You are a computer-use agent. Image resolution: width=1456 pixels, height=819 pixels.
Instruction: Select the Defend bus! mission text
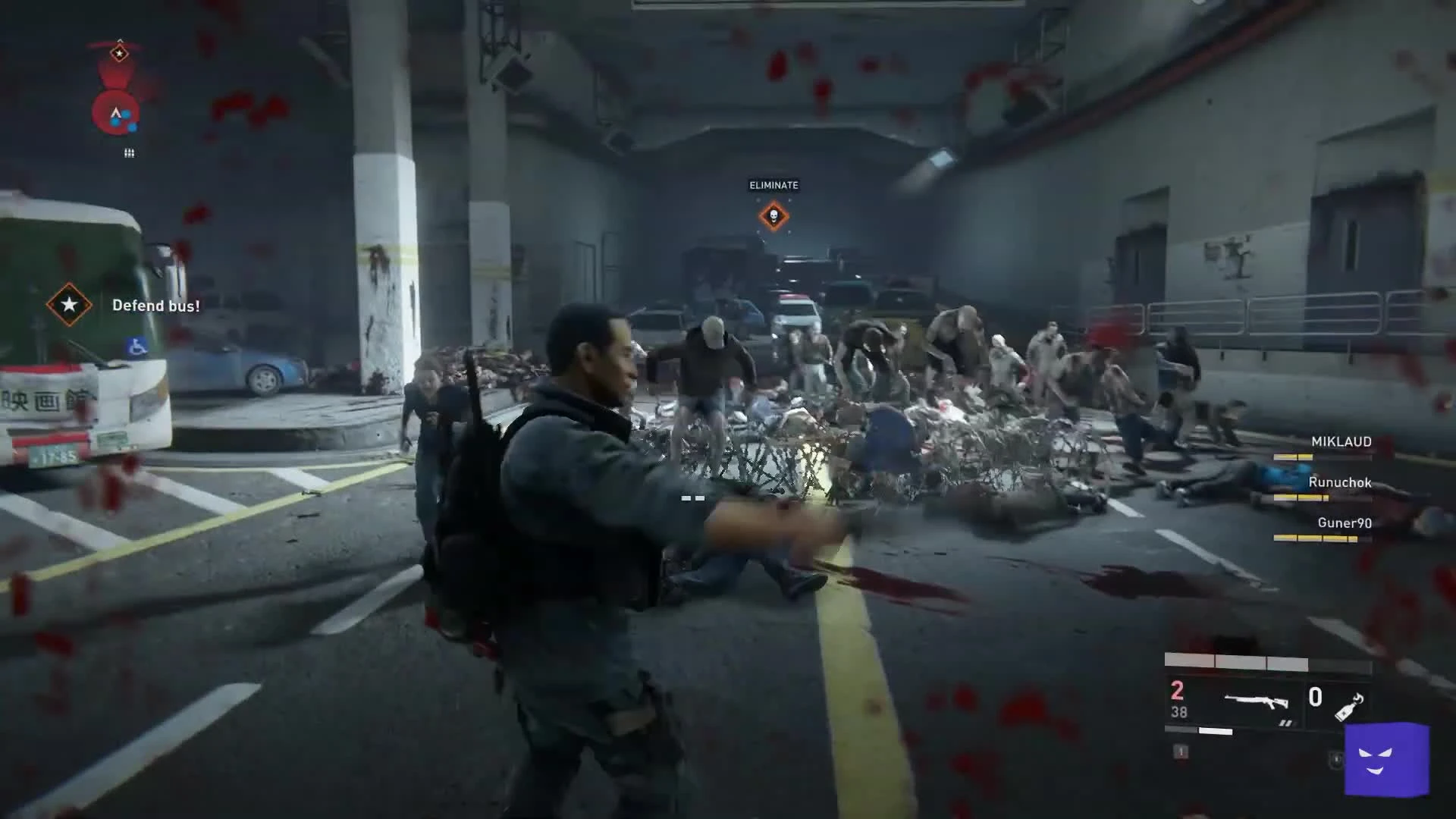pos(156,305)
